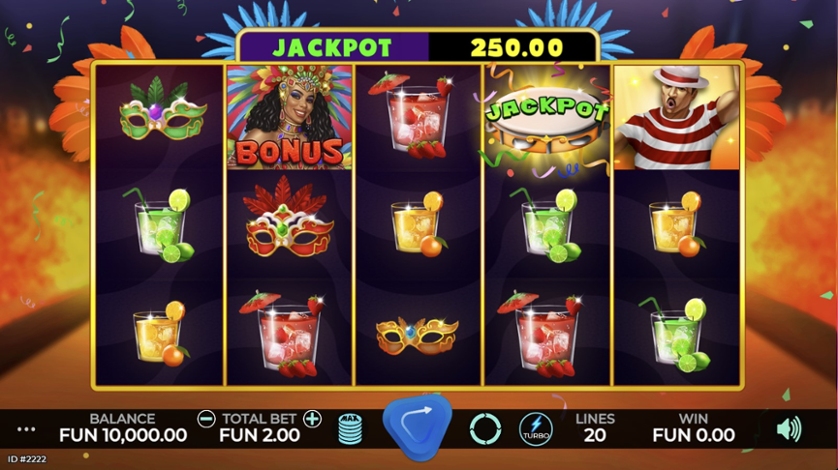838x470 pixels.
Task: Increase total bet with plus button
Action: click(312, 418)
